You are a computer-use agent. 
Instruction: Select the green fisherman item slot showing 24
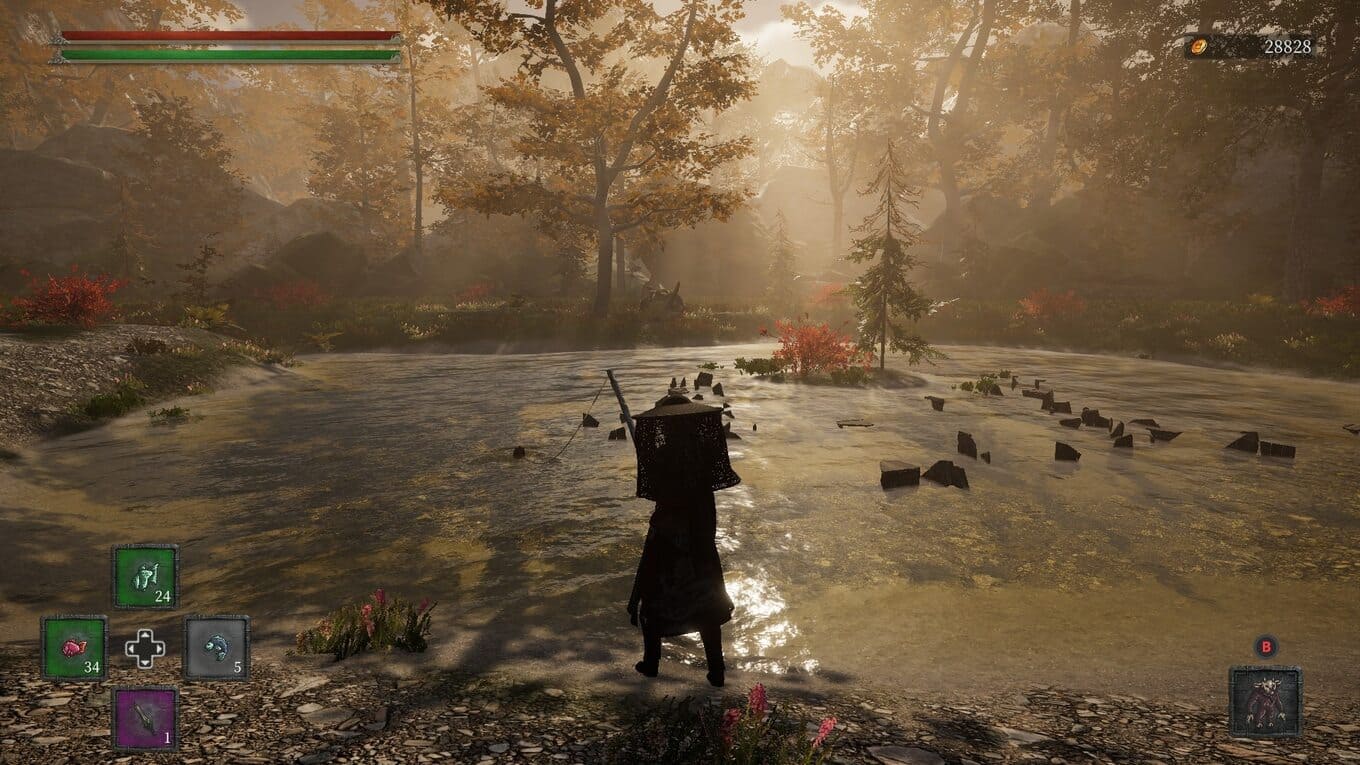[145, 576]
